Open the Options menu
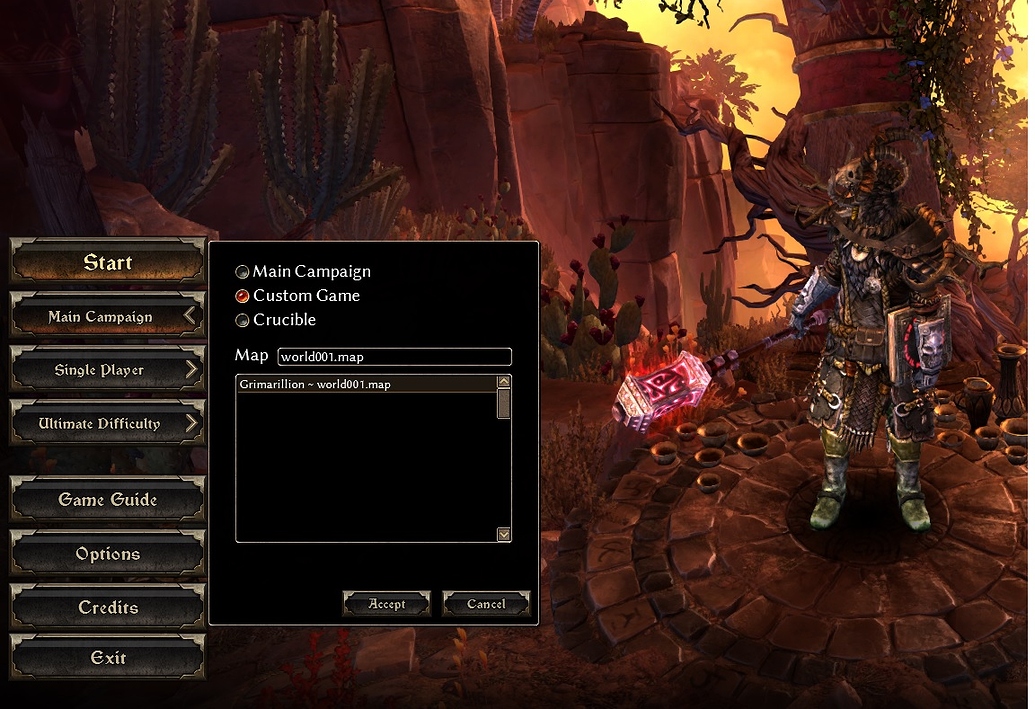The width and height of the screenshot is (1035, 709). [x=107, y=554]
